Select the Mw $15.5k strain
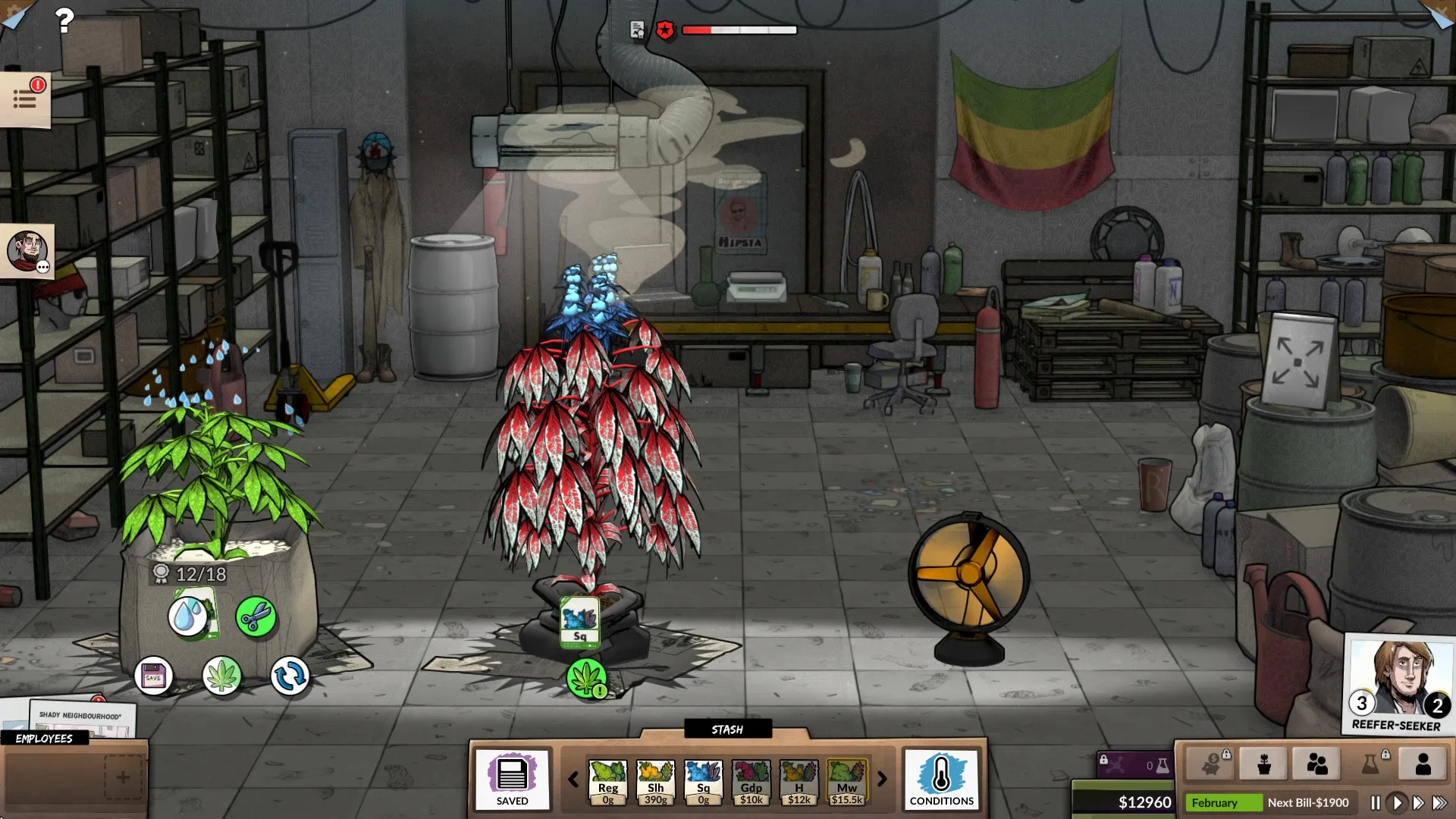 846,782
